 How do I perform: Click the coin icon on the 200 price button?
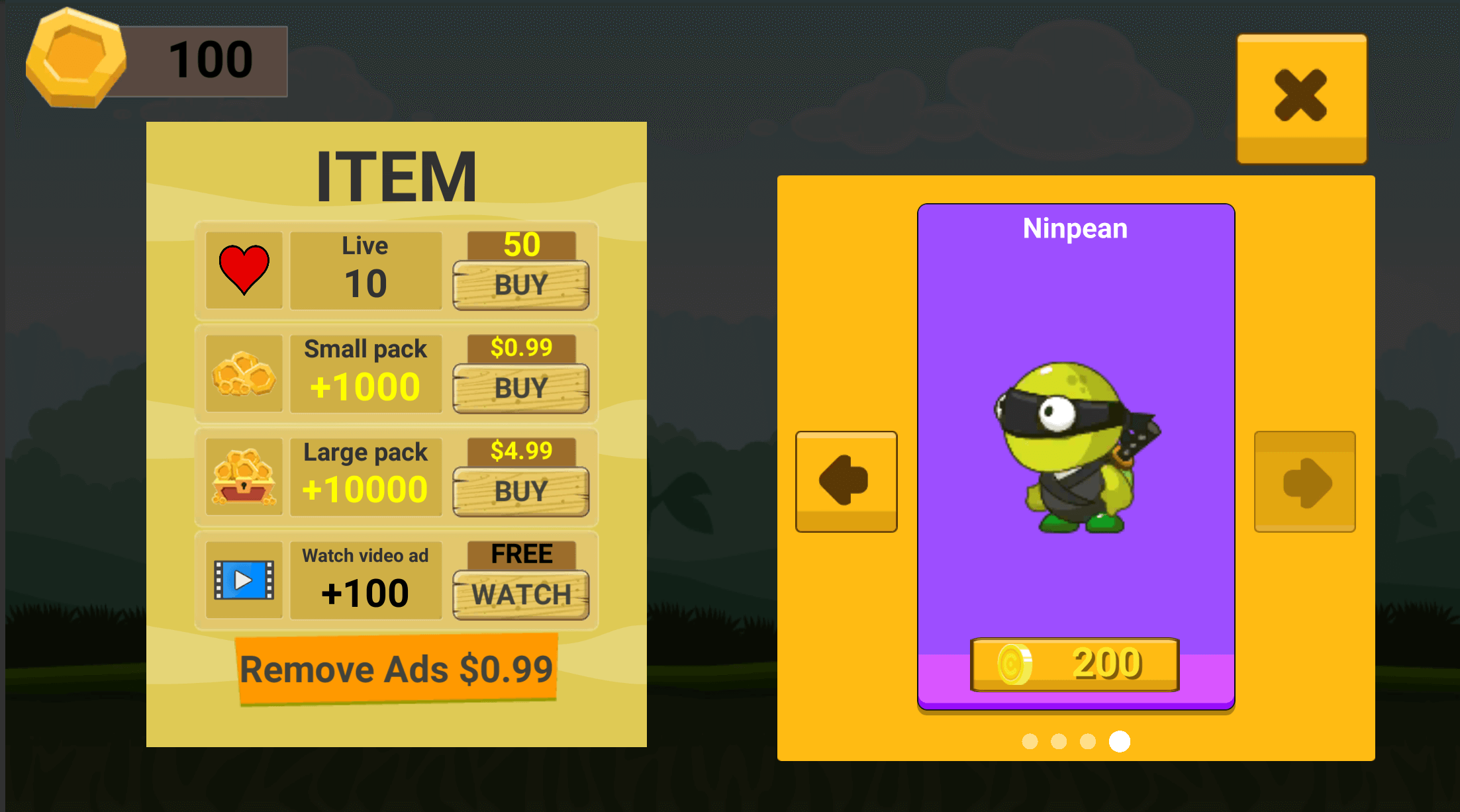pyautogui.click(x=1014, y=664)
